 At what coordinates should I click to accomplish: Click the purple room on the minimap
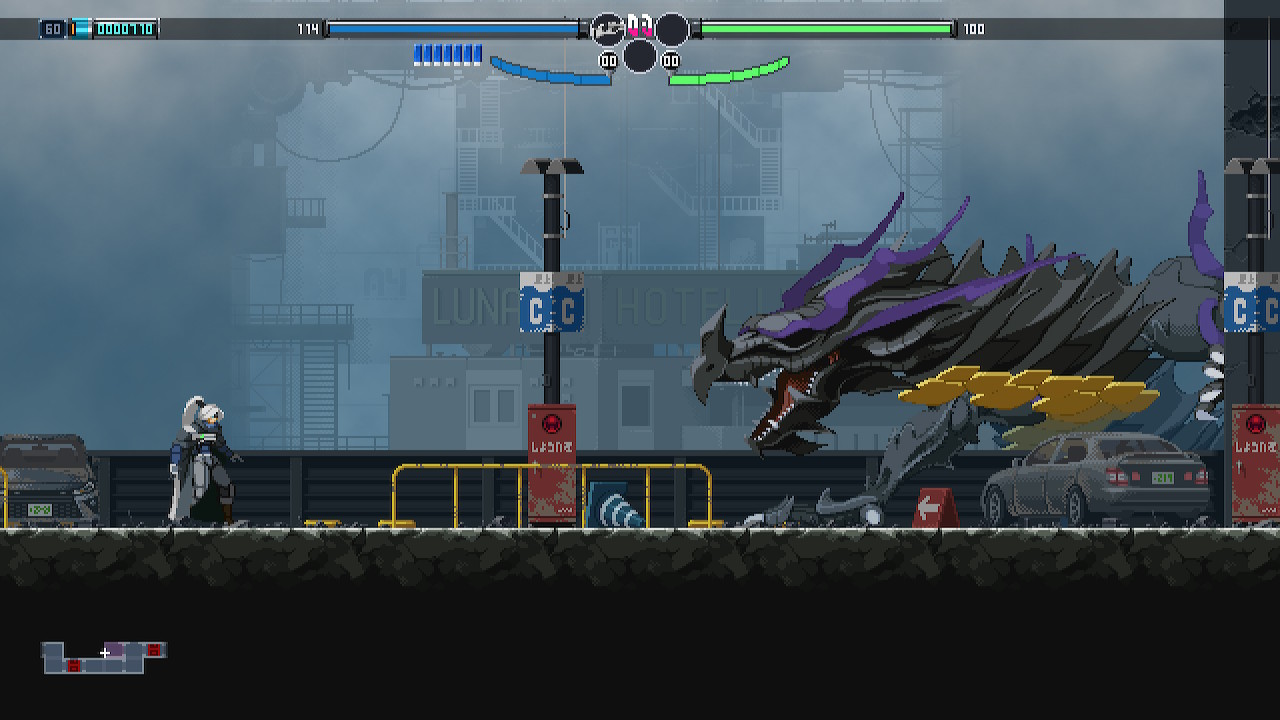tap(117, 650)
